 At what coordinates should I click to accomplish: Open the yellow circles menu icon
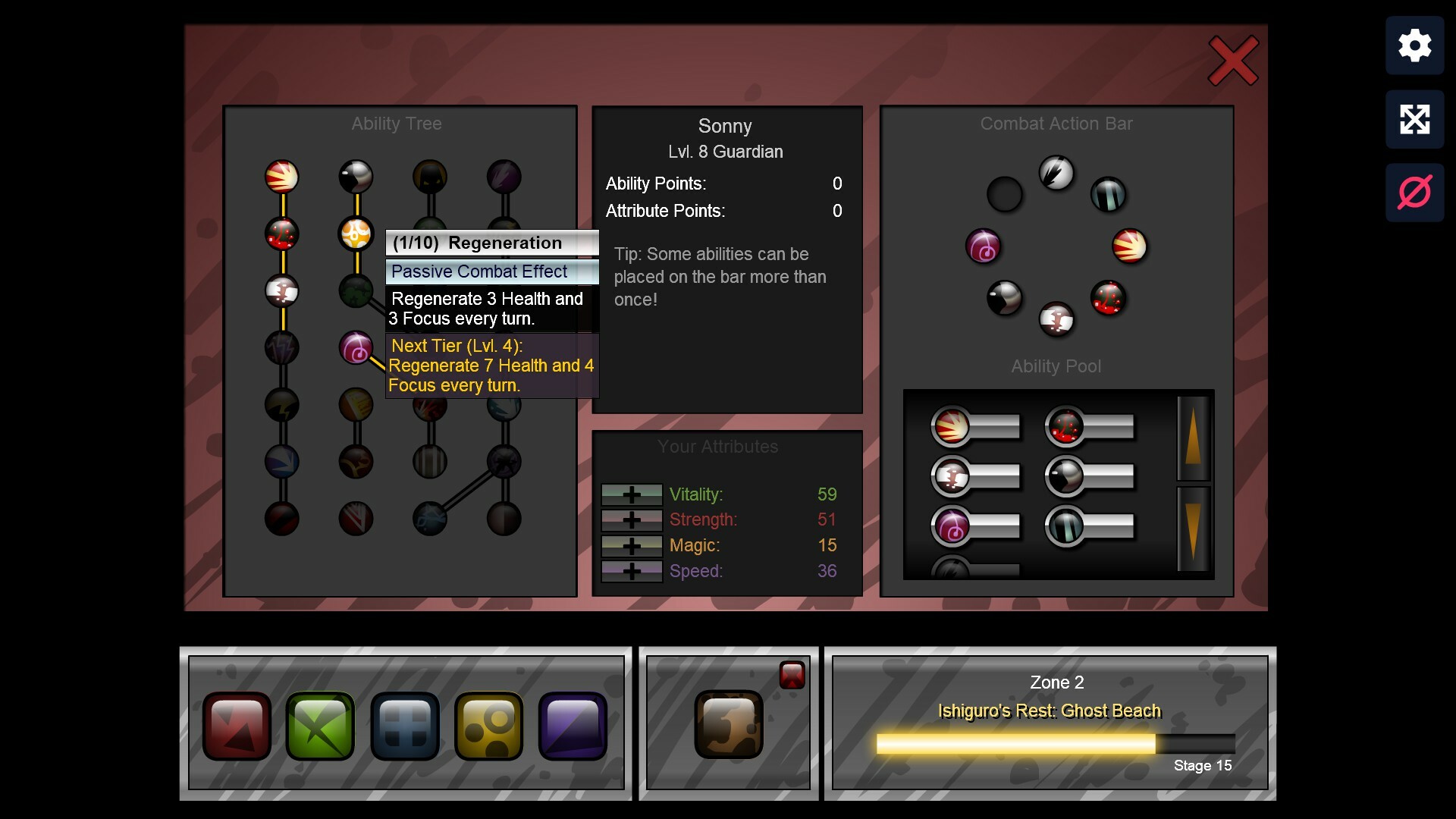coord(489,726)
